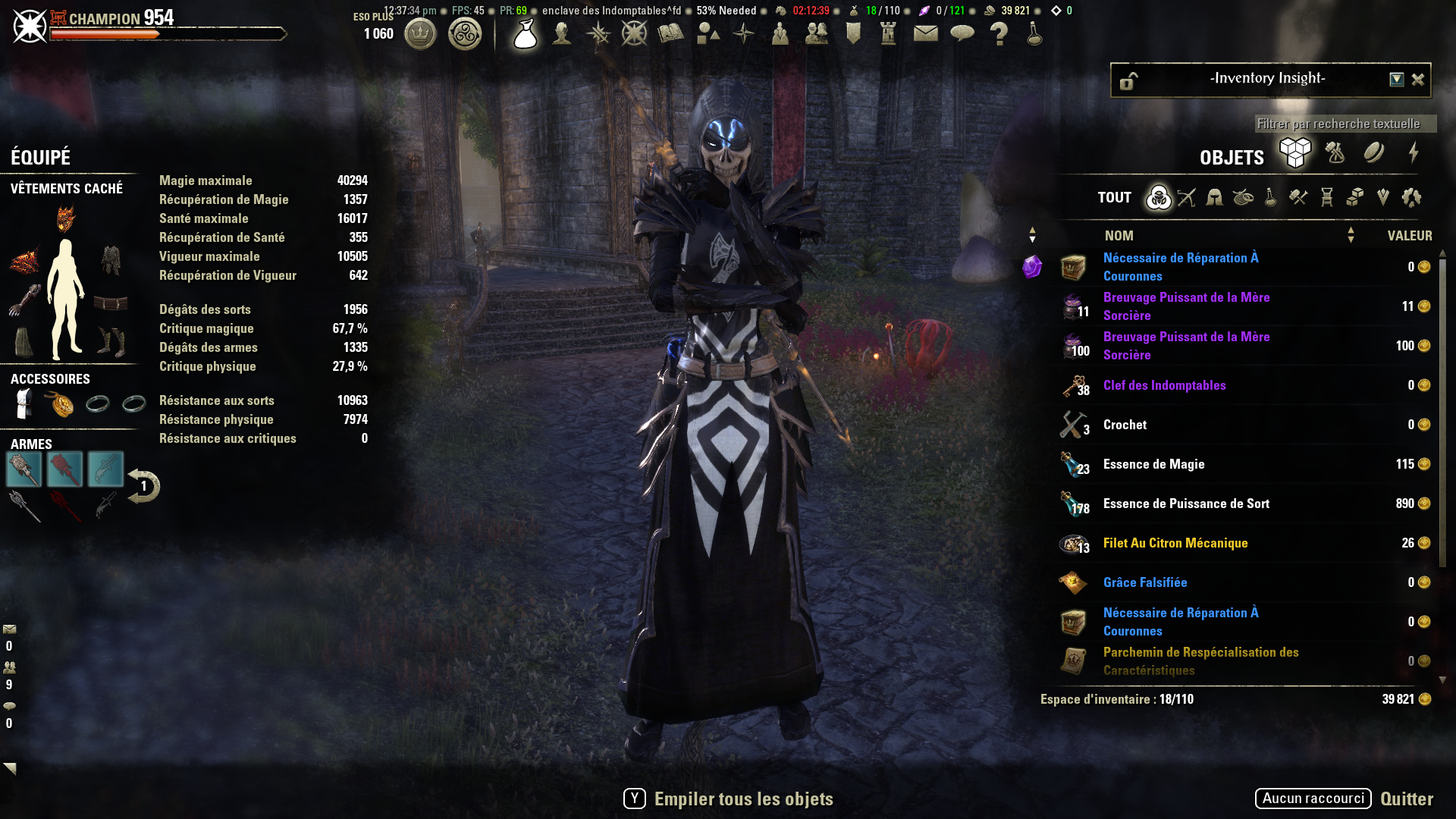Sort inventory by NOM column
The width and height of the screenshot is (1456, 819).
click(1119, 236)
